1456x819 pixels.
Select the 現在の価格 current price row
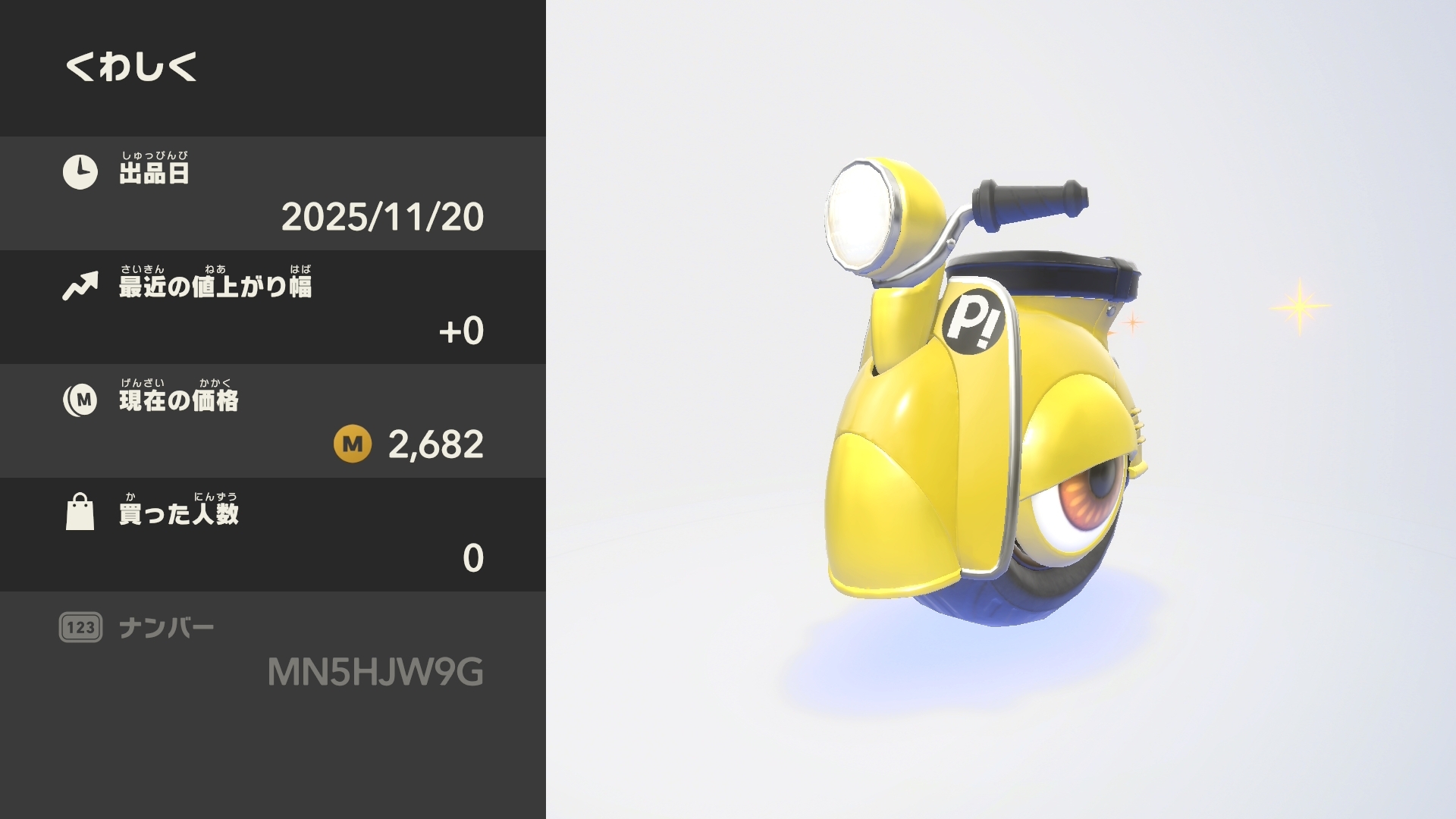pos(273,421)
